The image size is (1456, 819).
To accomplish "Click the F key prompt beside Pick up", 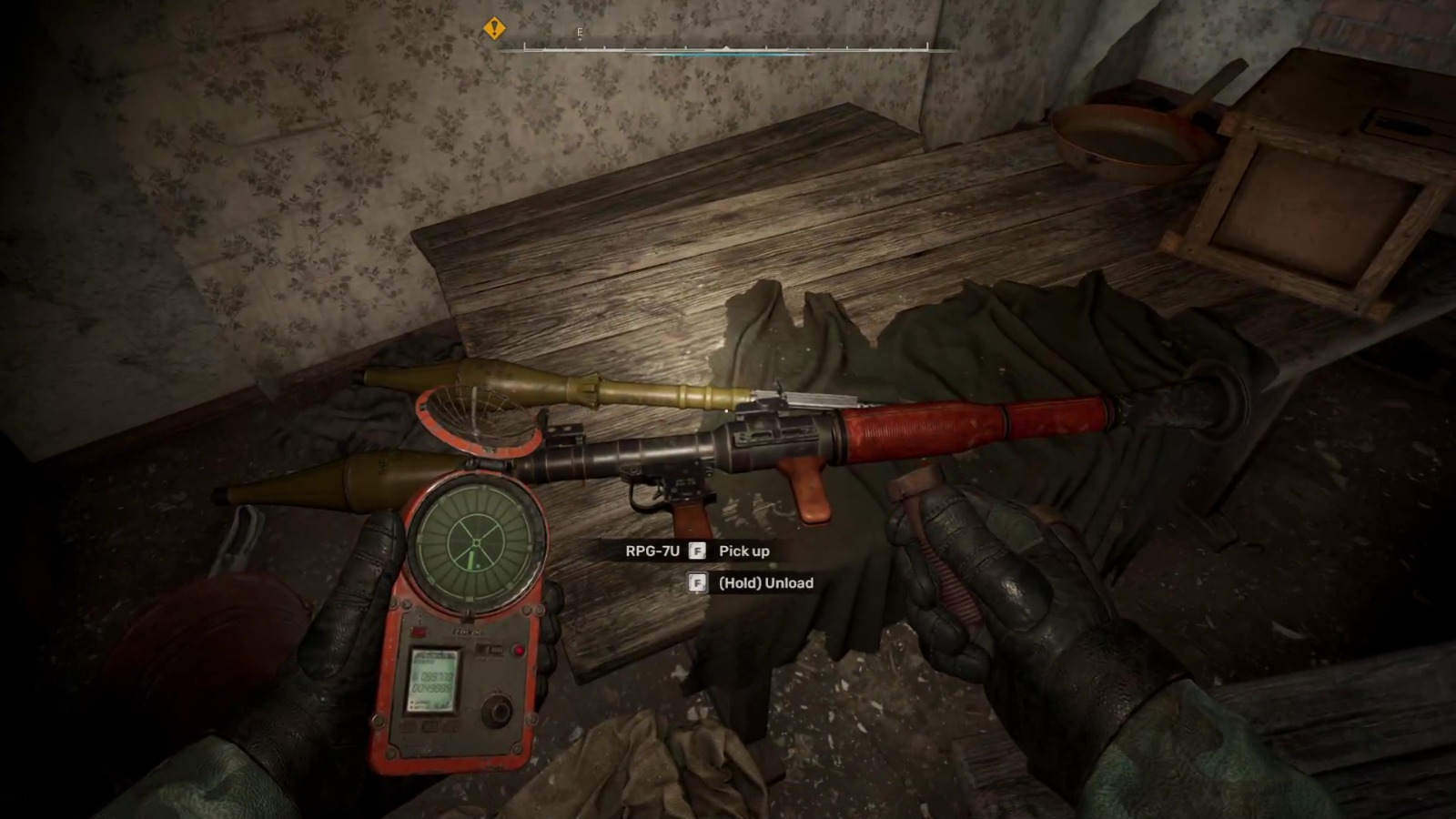I will (x=697, y=551).
